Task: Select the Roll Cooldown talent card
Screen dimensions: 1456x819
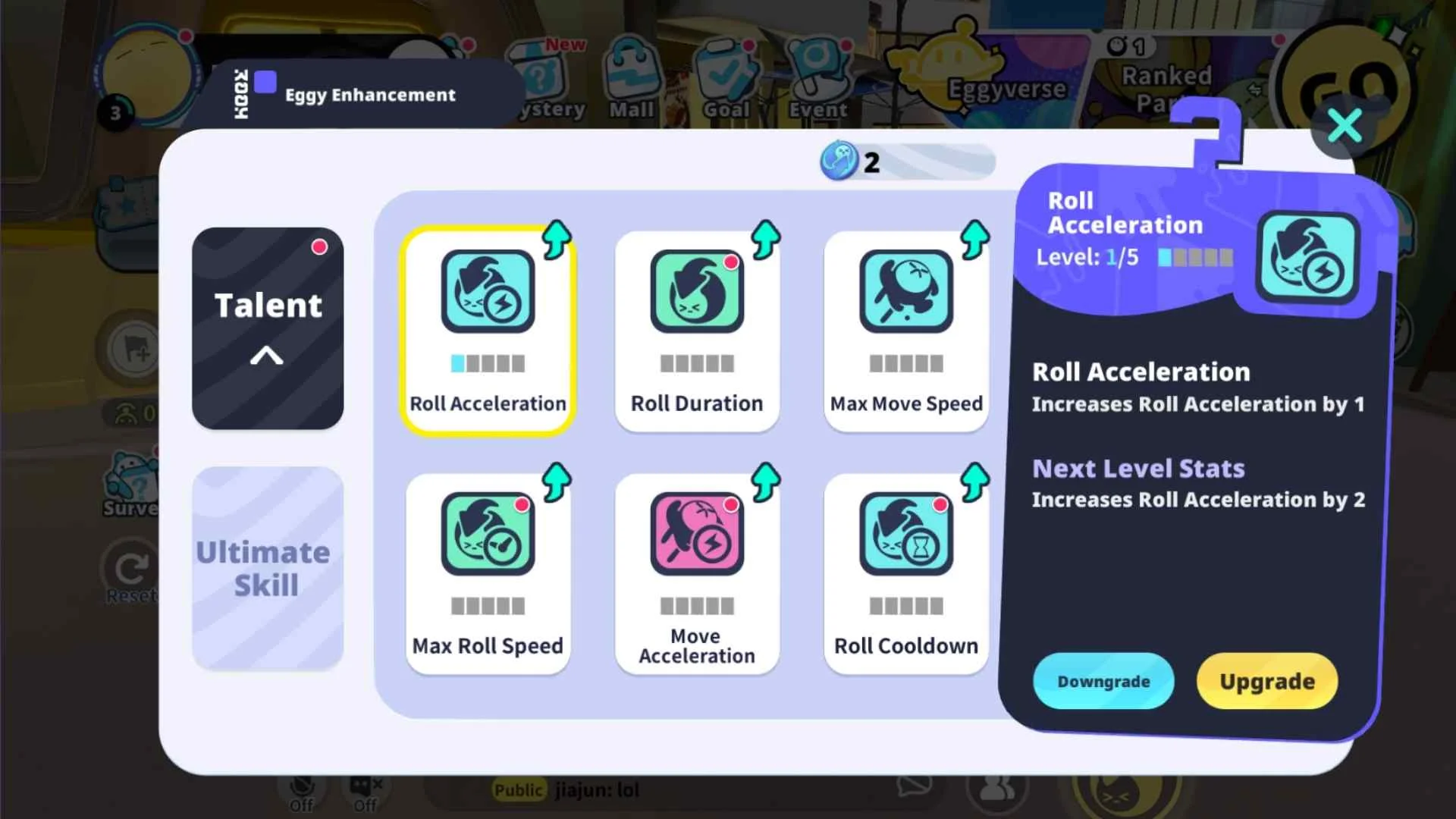Action: click(x=905, y=574)
